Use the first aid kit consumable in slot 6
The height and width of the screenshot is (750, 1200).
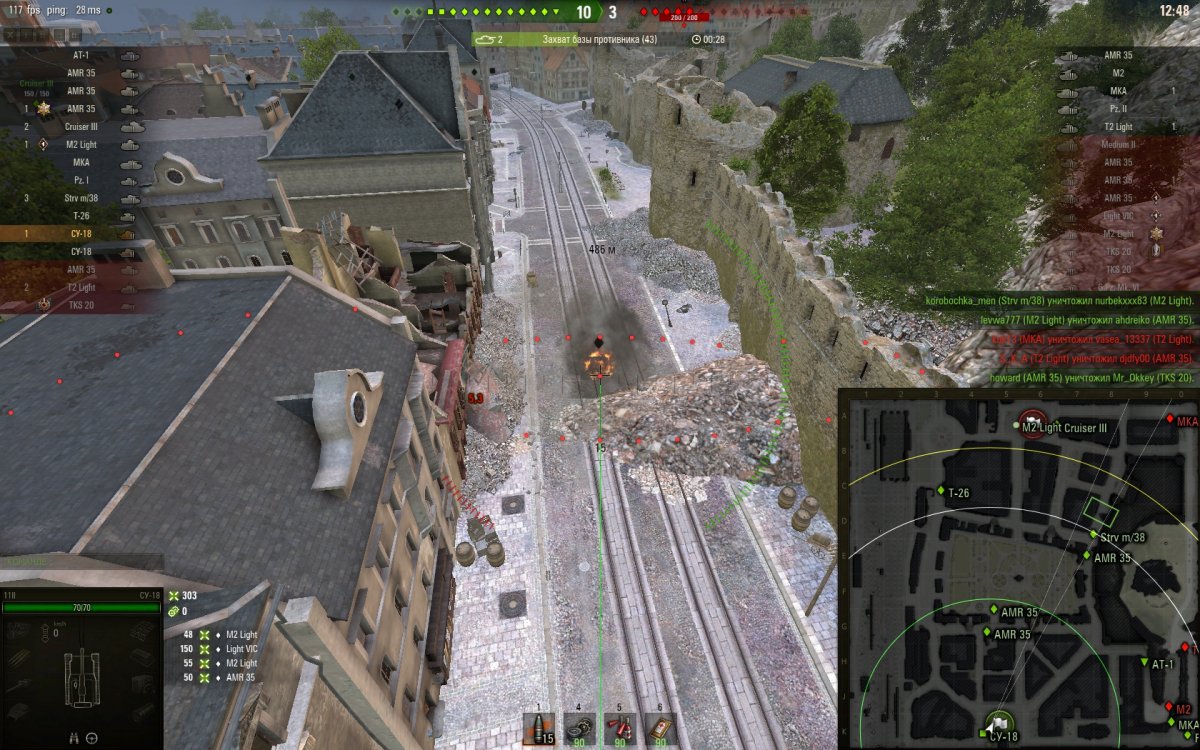pos(659,729)
